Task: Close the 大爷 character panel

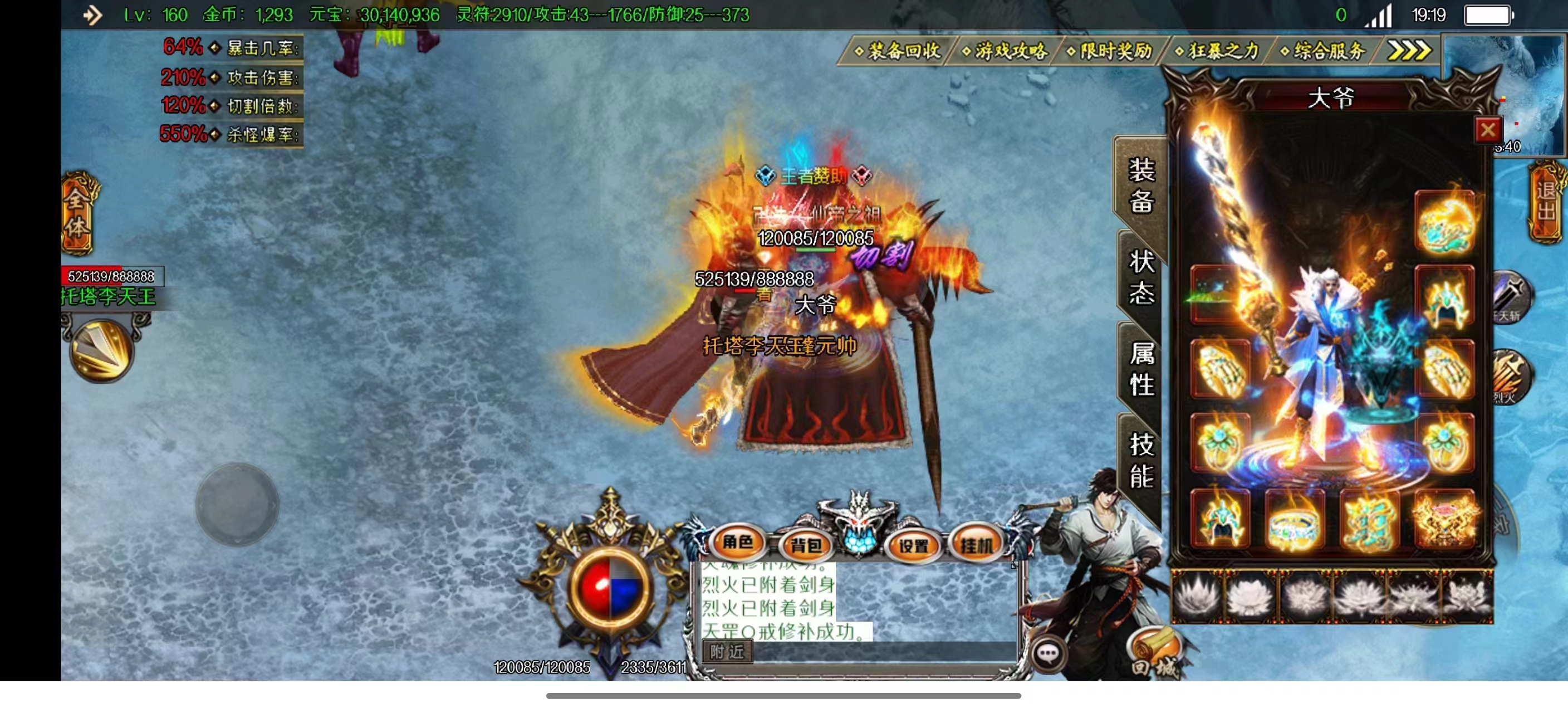Action: pyautogui.click(x=1488, y=130)
